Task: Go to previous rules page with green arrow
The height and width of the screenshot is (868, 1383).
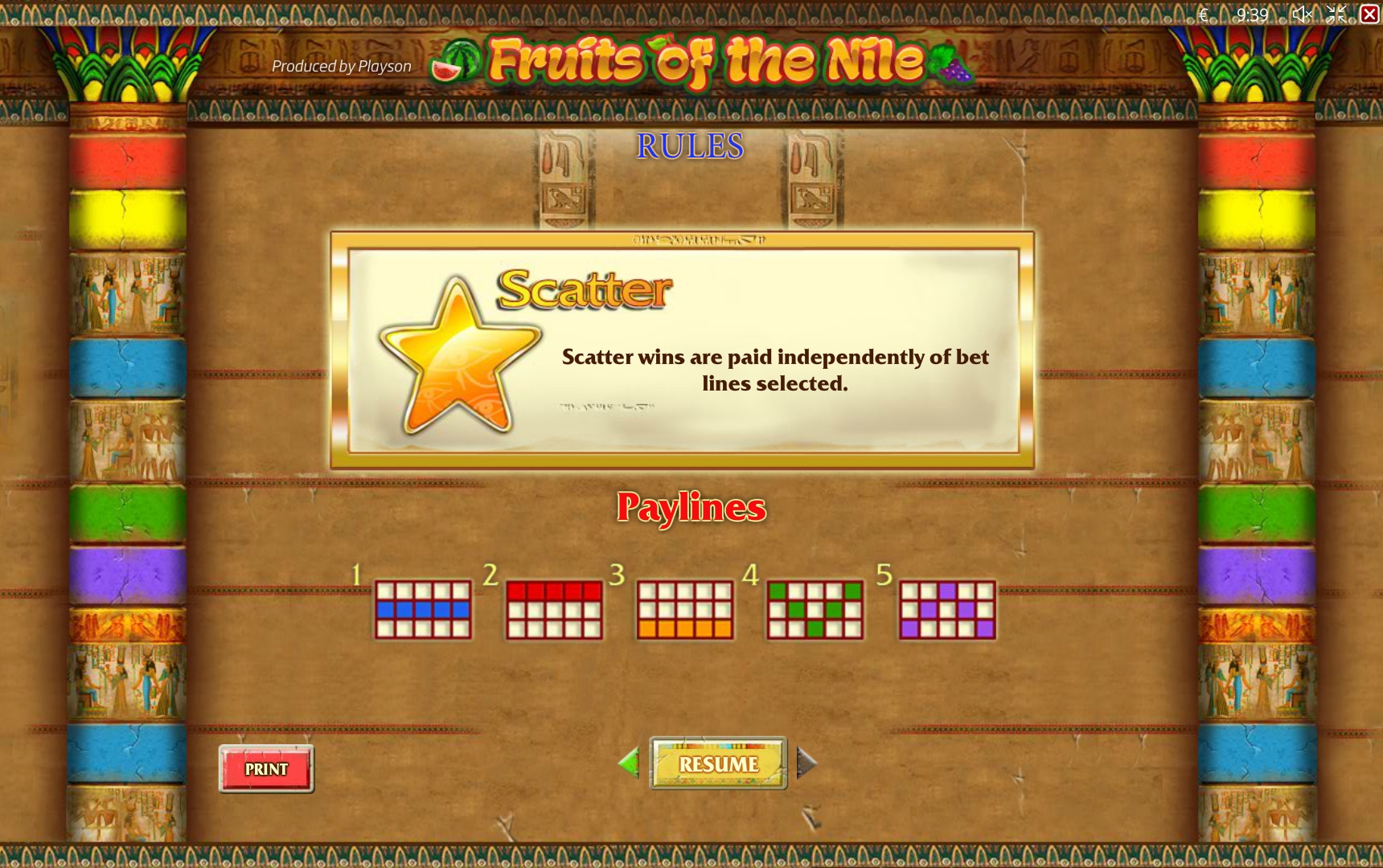Action: click(629, 762)
